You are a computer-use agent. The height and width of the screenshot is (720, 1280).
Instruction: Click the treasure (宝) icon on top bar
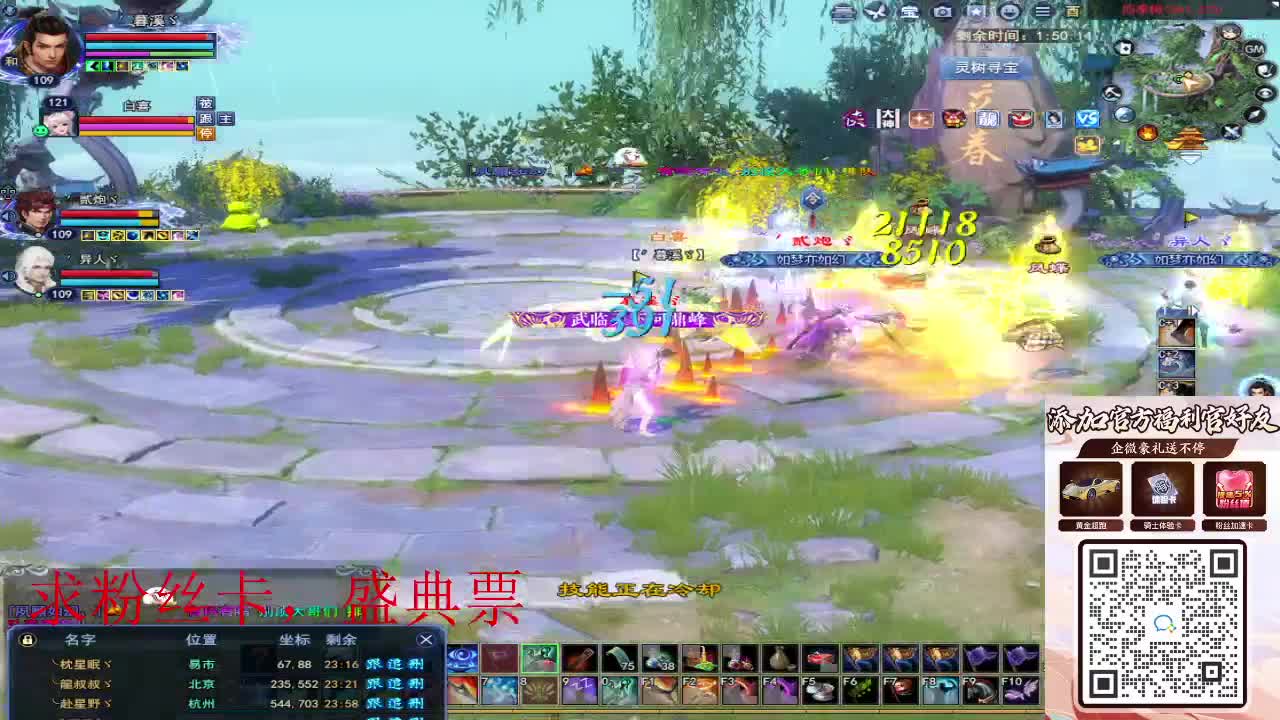(907, 9)
